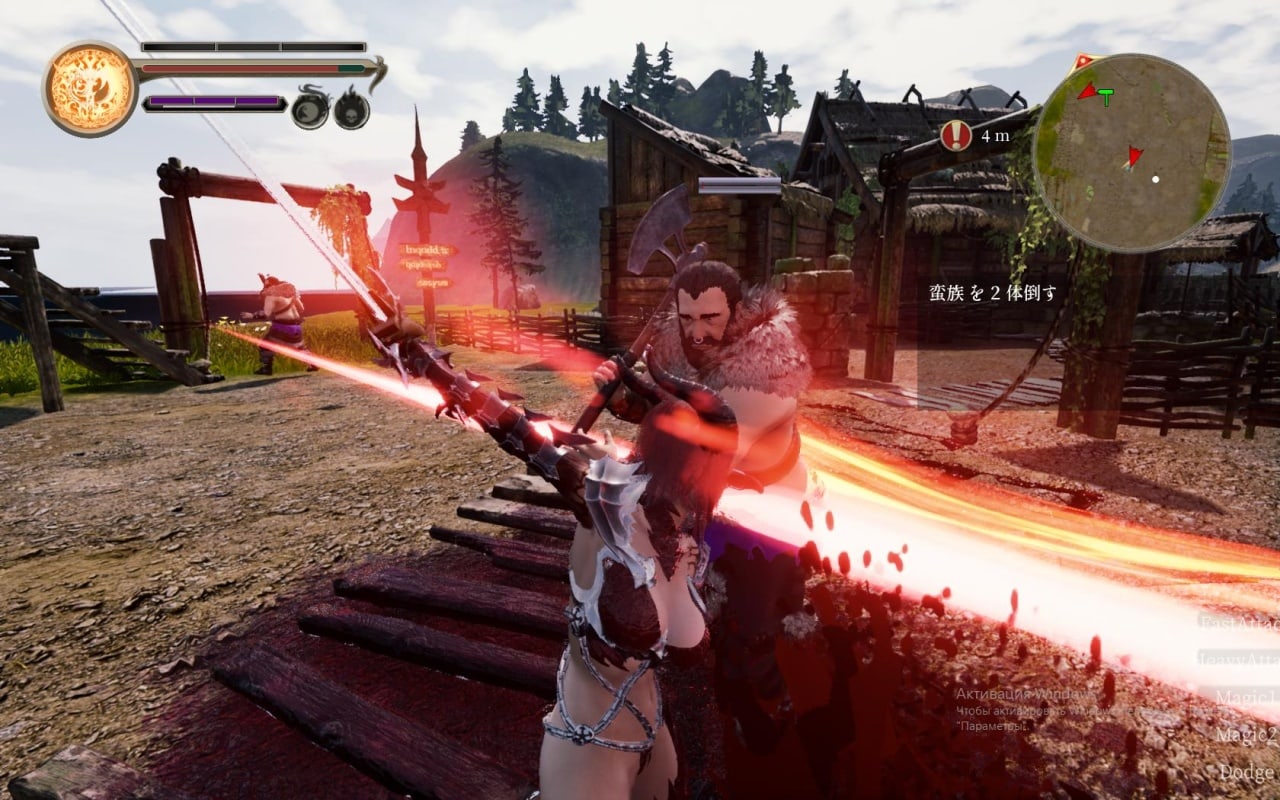Click the green quest marker on the minimap
This screenshot has width=1280, height=800.
(1106, 96)
